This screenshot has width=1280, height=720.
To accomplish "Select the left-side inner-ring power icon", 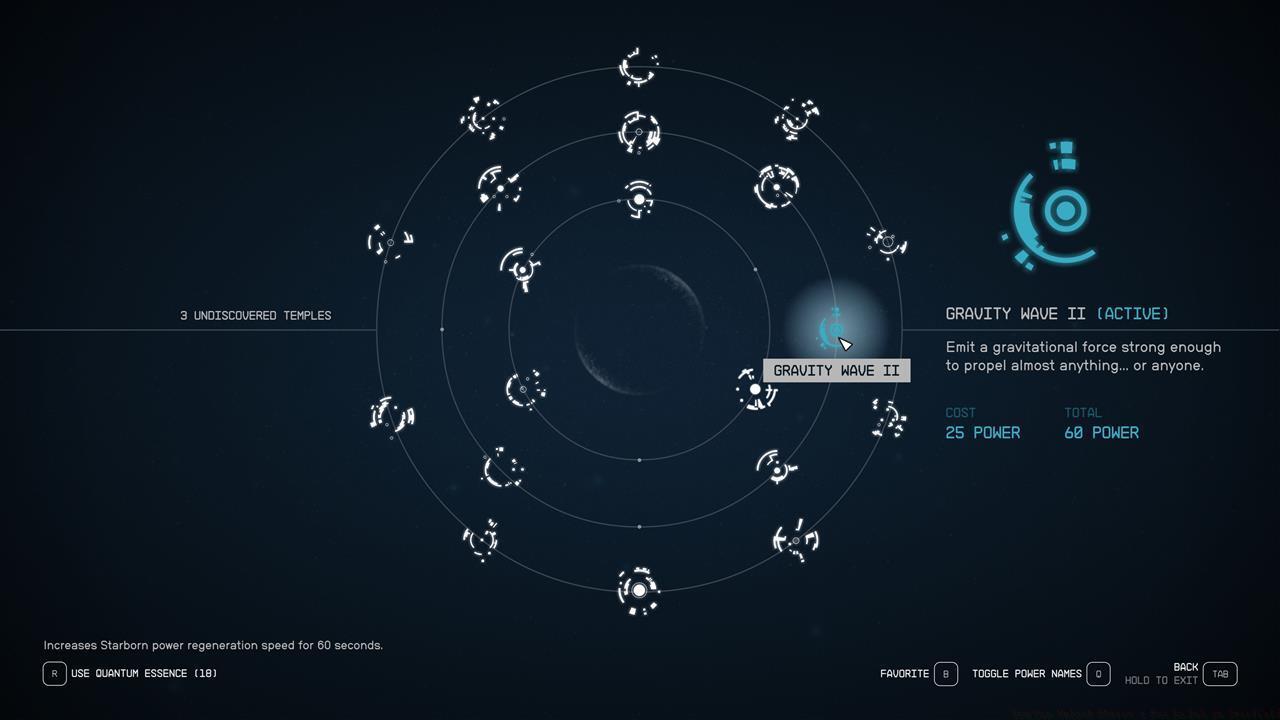I will click(x=520, y=270).
